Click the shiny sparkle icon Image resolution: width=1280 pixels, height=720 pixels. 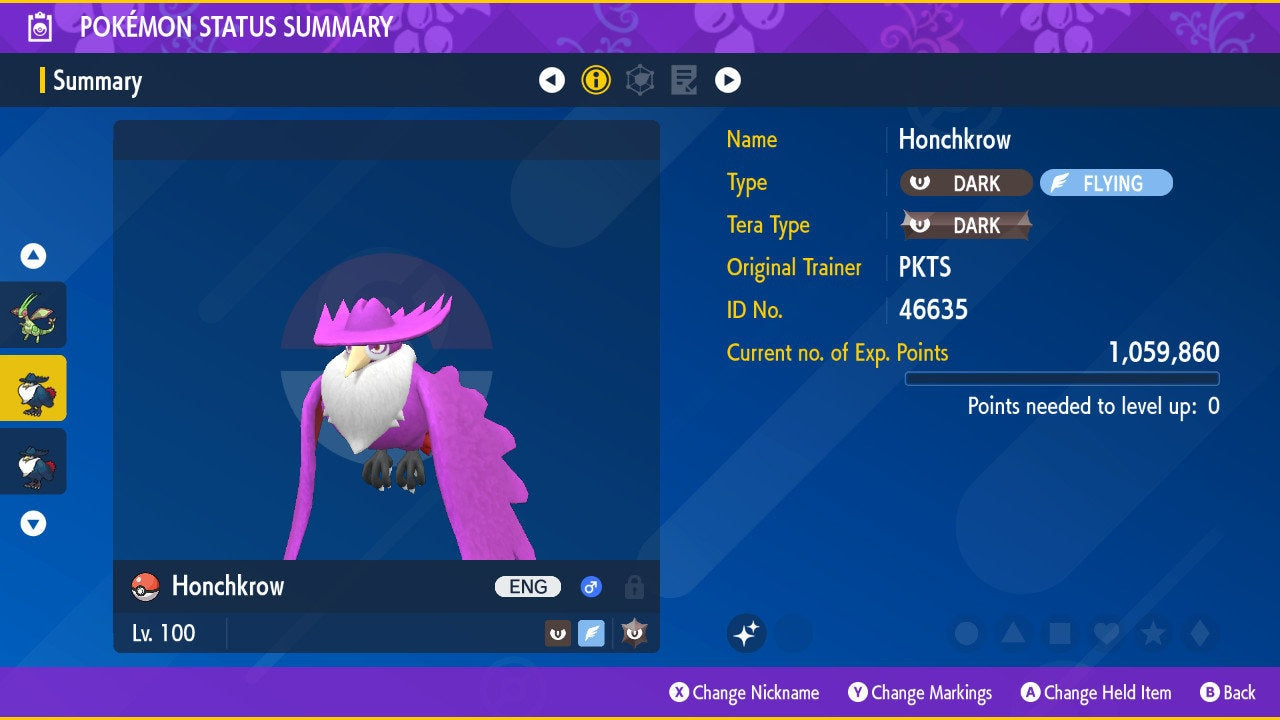click(746, 633)
